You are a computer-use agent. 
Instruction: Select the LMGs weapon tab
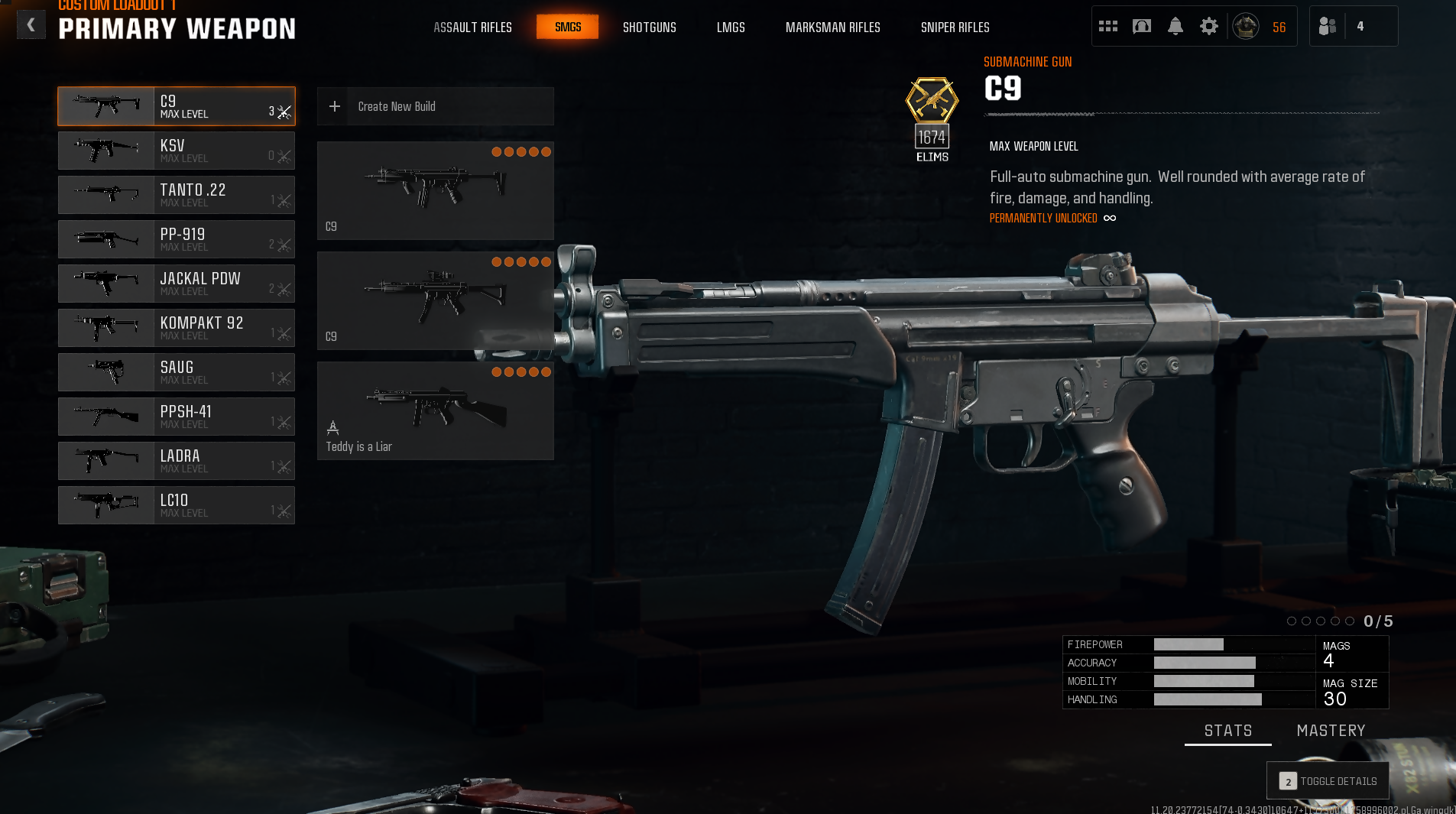click(x=730, y=28)
